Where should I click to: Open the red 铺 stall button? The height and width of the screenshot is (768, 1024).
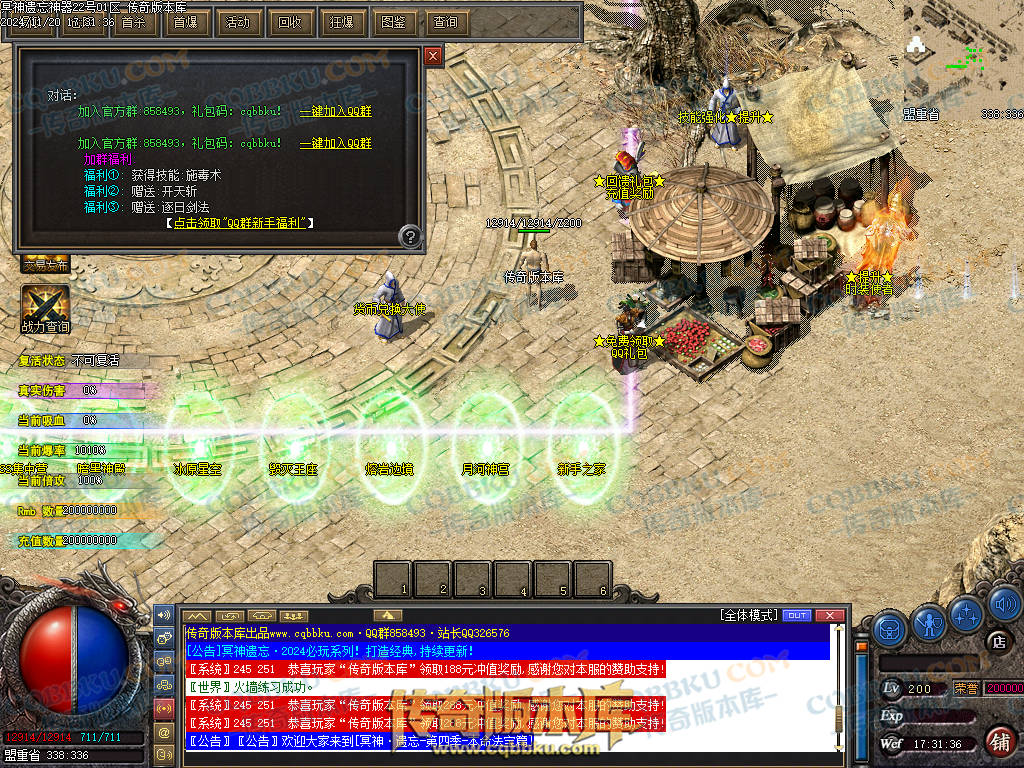(998, 741)
